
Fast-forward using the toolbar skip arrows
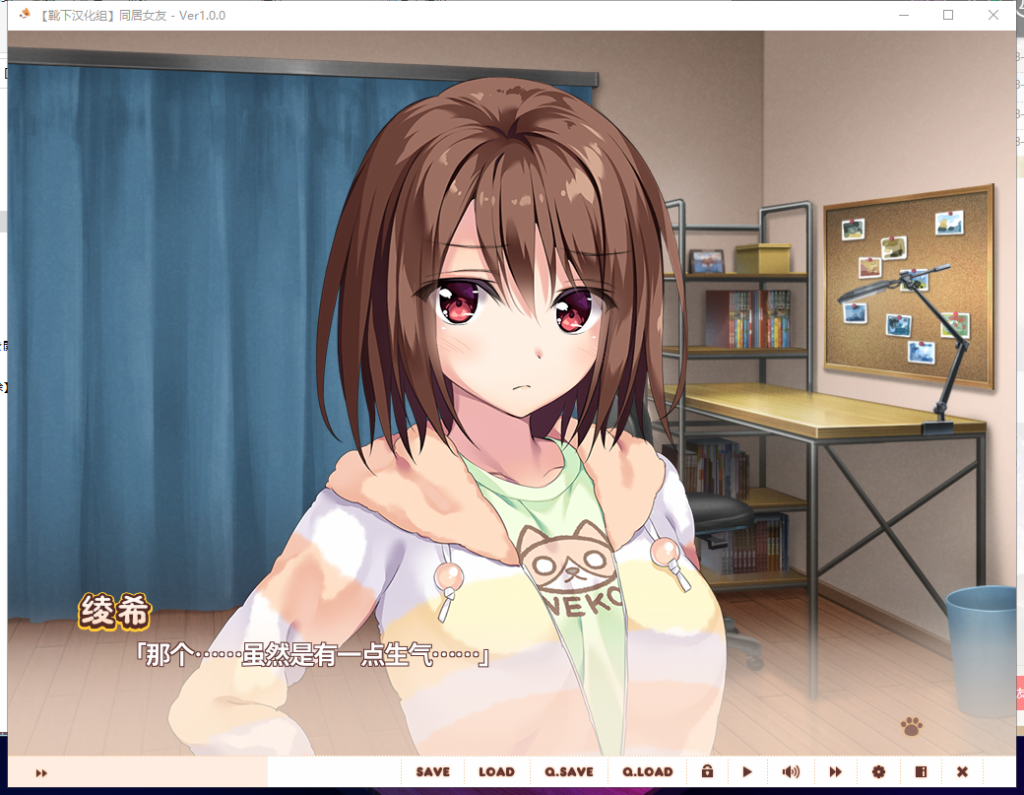835,772
